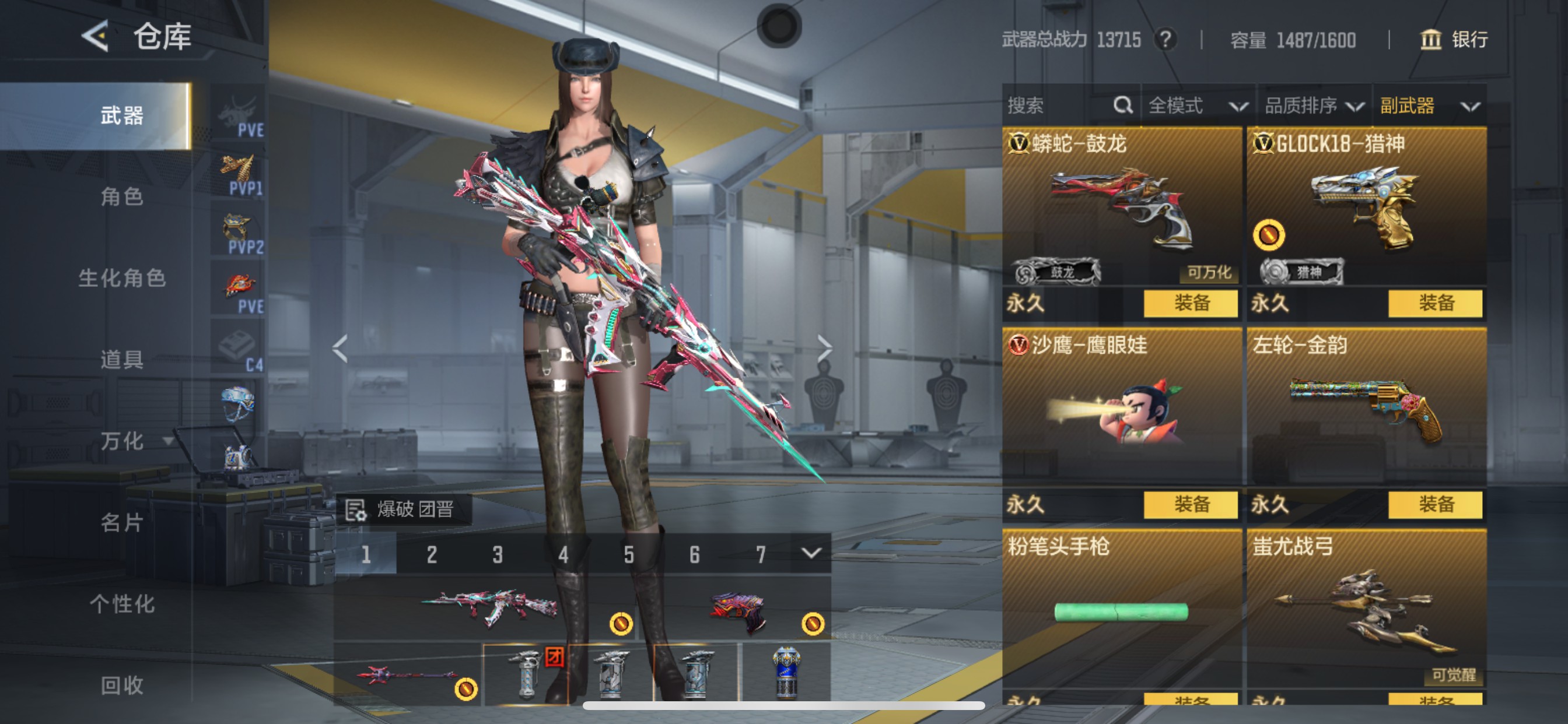
Task: Select the PVE antler equipment icon
Action: (x=239, y=110)
